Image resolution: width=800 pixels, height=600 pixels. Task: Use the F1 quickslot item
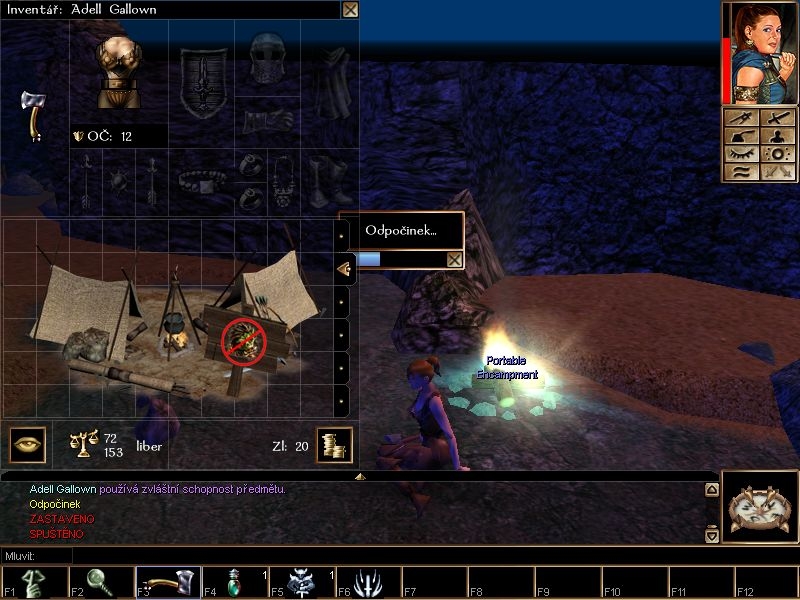pos(33,583)
